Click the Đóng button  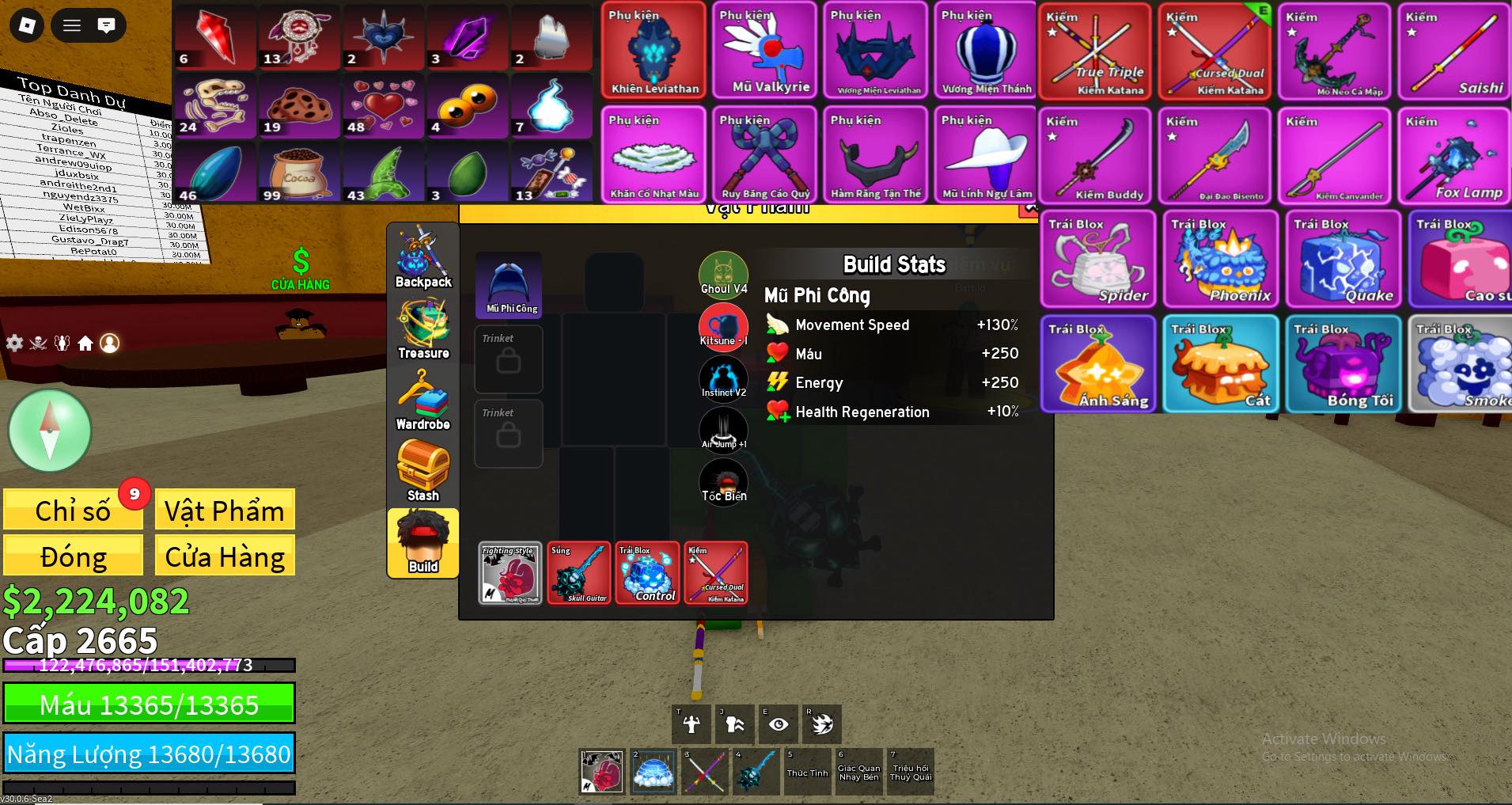[73, 556]
